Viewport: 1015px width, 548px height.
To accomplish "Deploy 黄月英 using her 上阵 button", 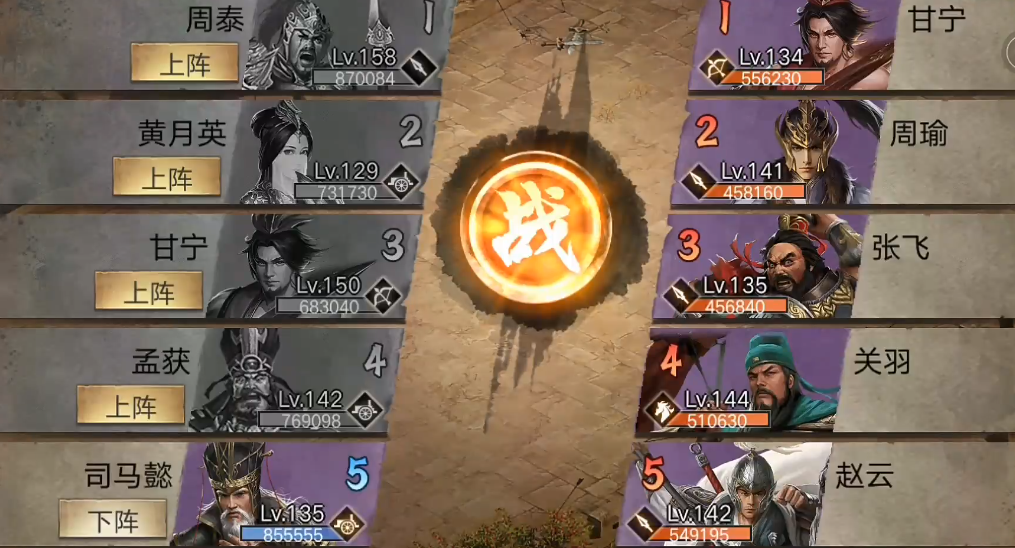I will click(167, 177).
